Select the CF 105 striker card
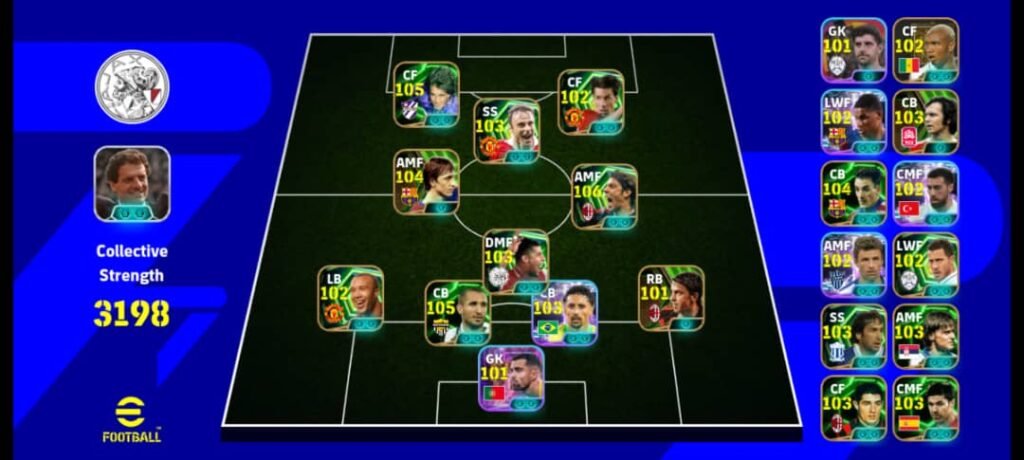 [426, 94]
